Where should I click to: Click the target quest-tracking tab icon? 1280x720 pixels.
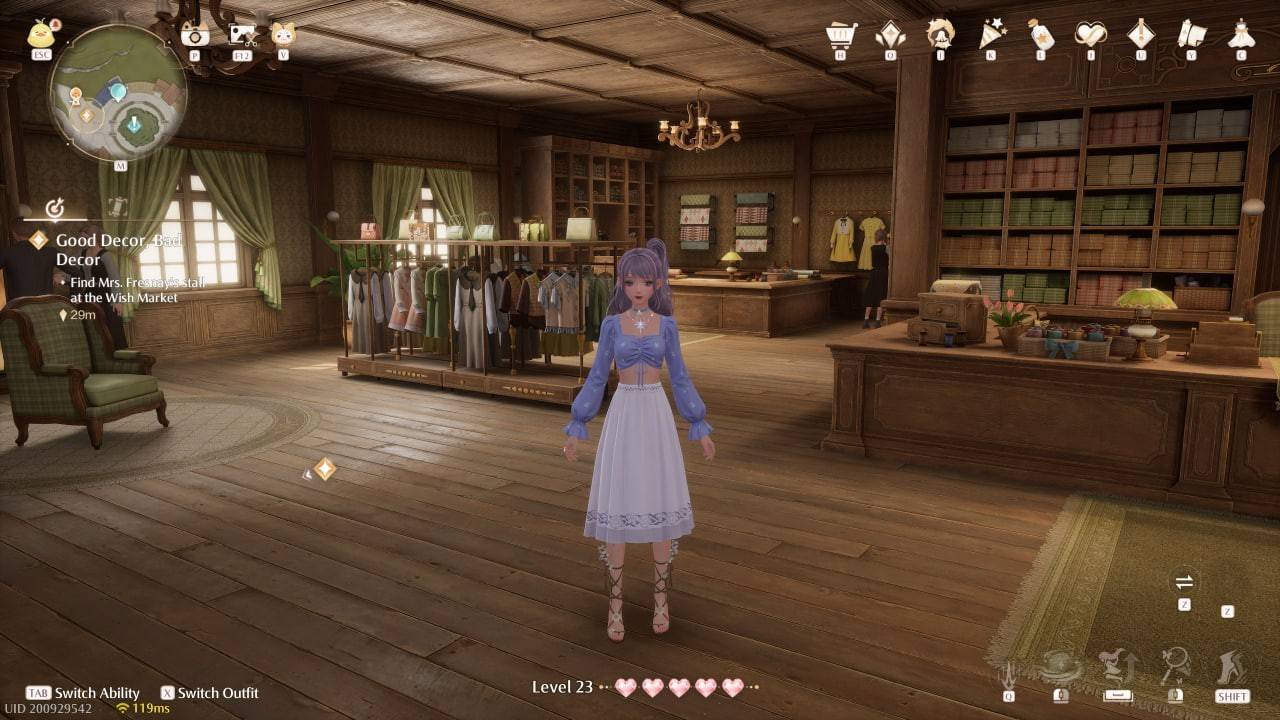(x=56, y=208)
